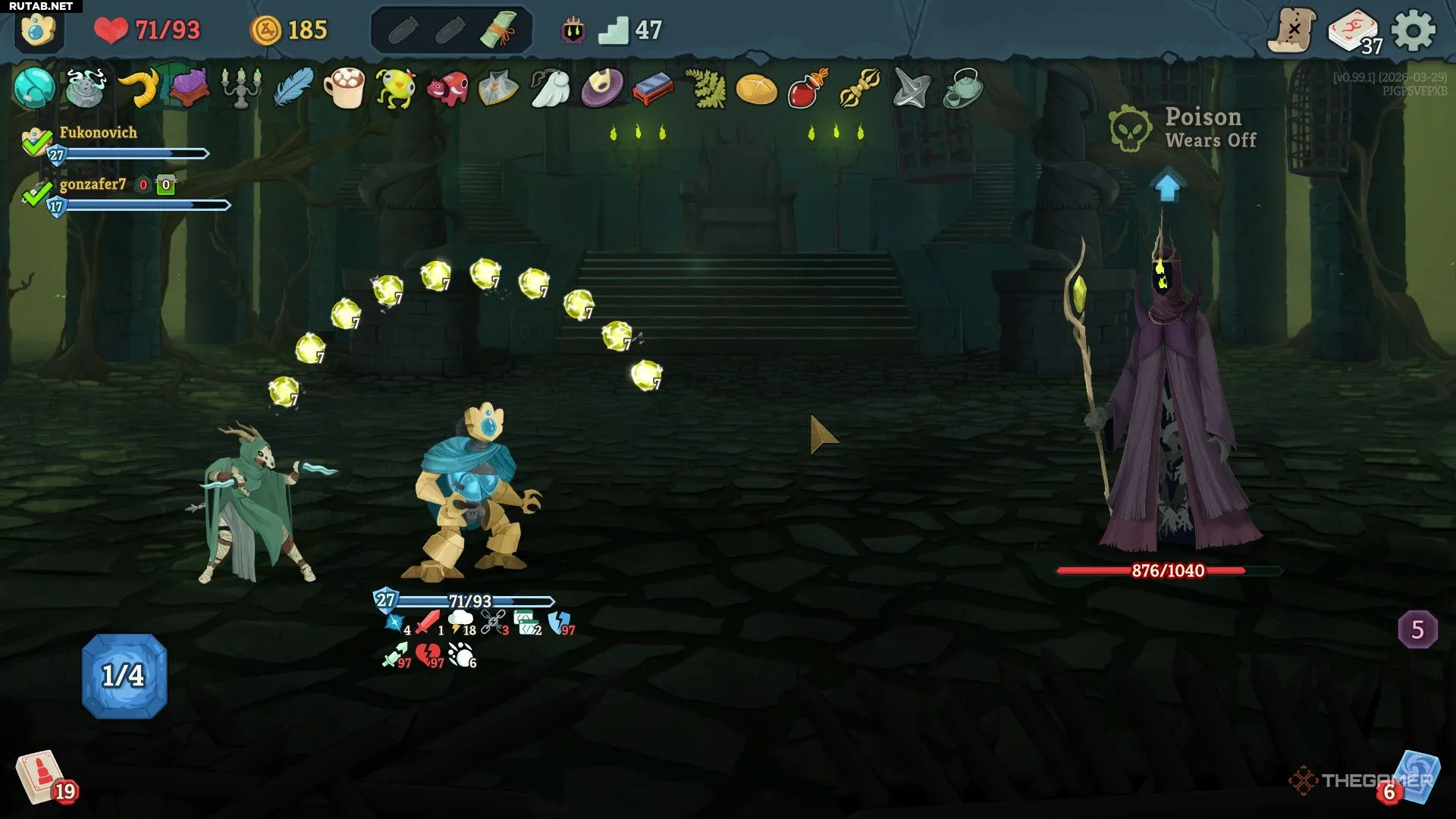Select player Fukonovich in the party list
This screenshot has height=819, width=1456.
point(99,133)
